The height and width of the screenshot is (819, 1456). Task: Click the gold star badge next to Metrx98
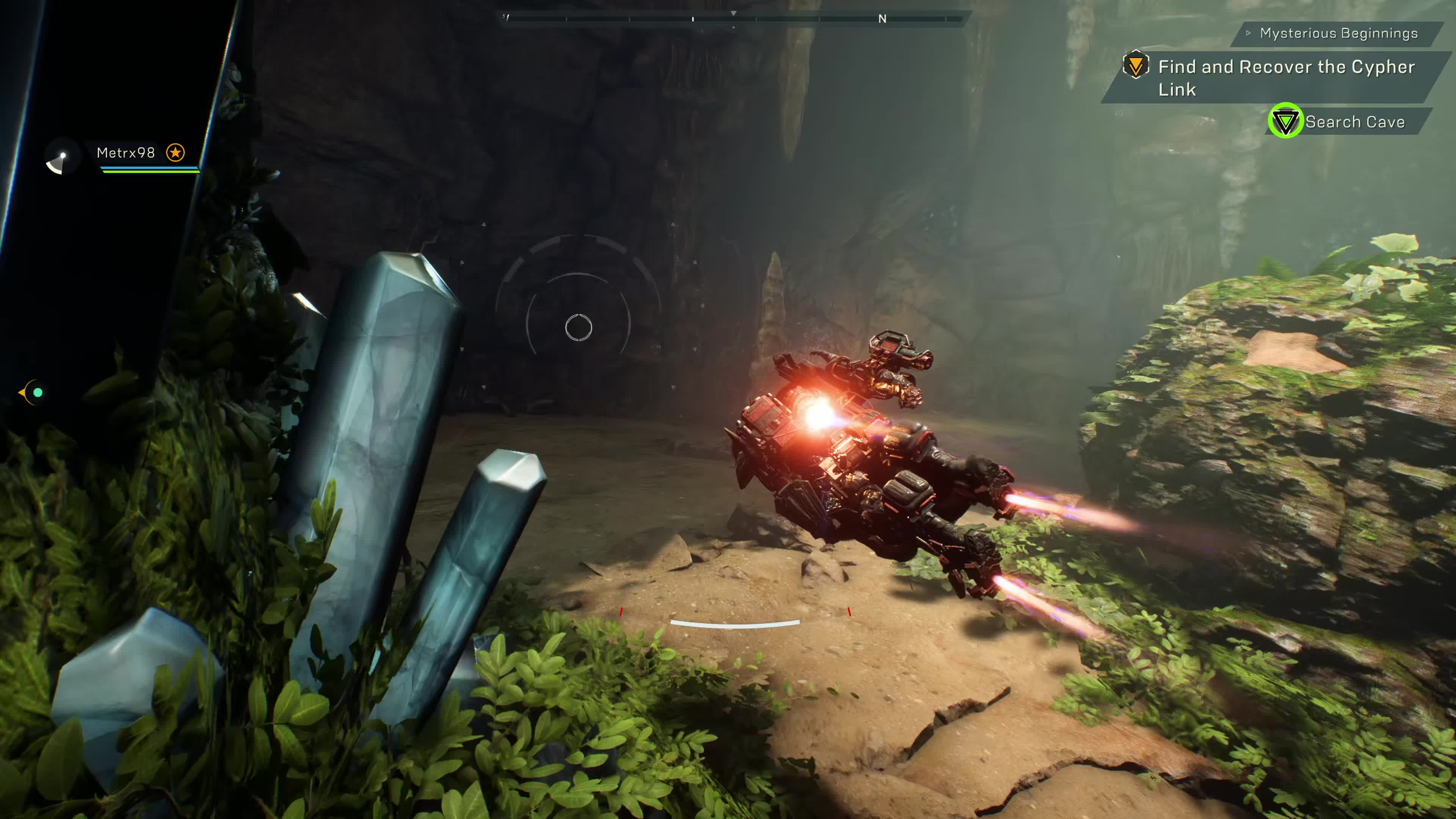pos(175,152)
